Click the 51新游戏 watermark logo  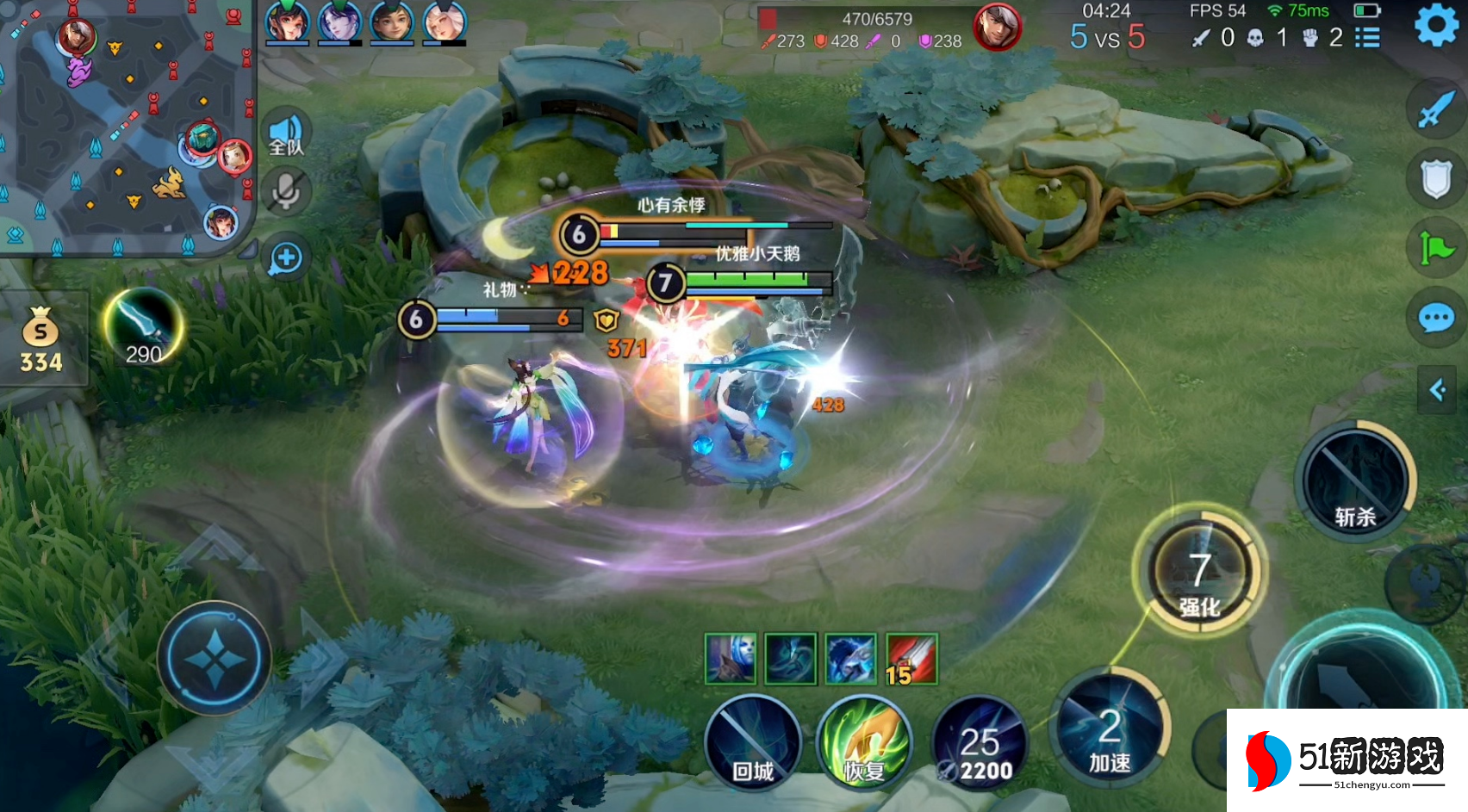coord(1347,760)
